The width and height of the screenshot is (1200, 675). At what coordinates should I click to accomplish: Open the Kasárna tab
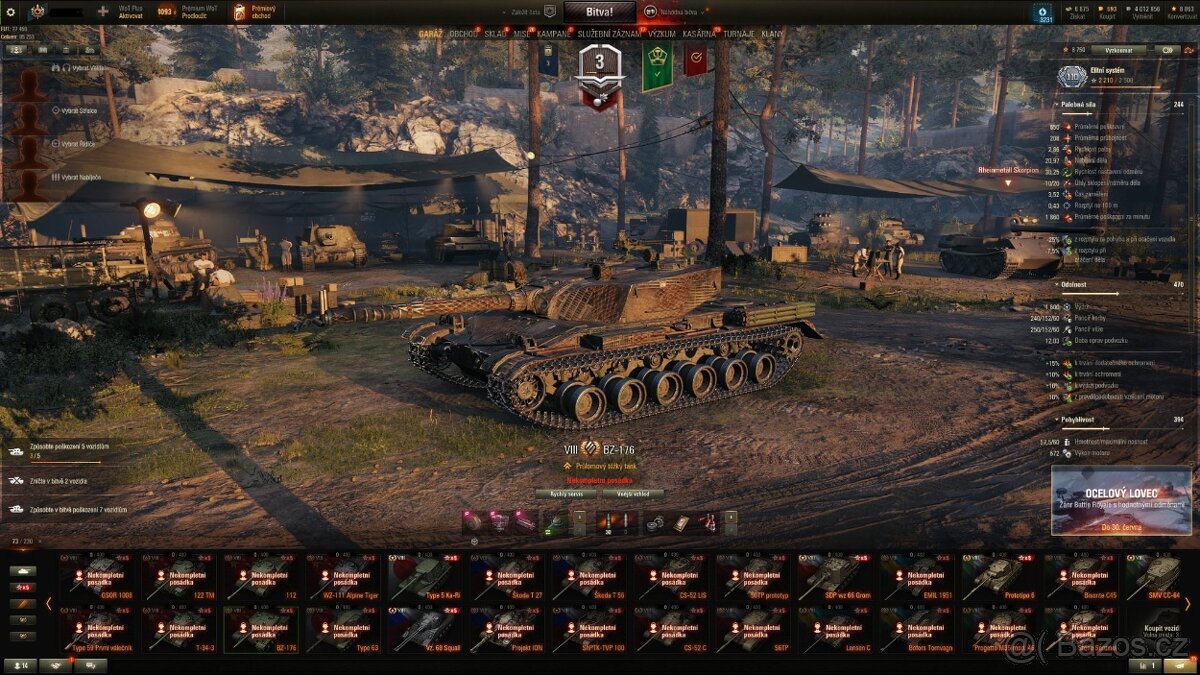tap(700, 33)
